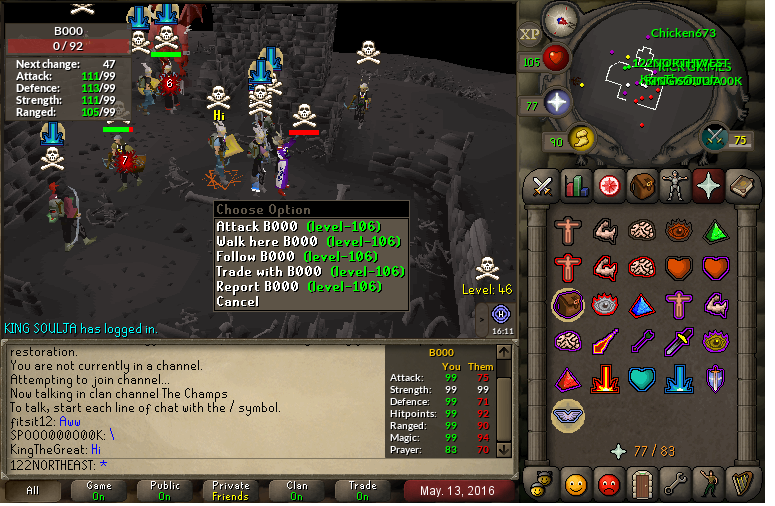The width and height of the screenshot is (775, 506).
Task: Toggle quick-prayers with the prayer orb
Action: (x=556, y=102)
